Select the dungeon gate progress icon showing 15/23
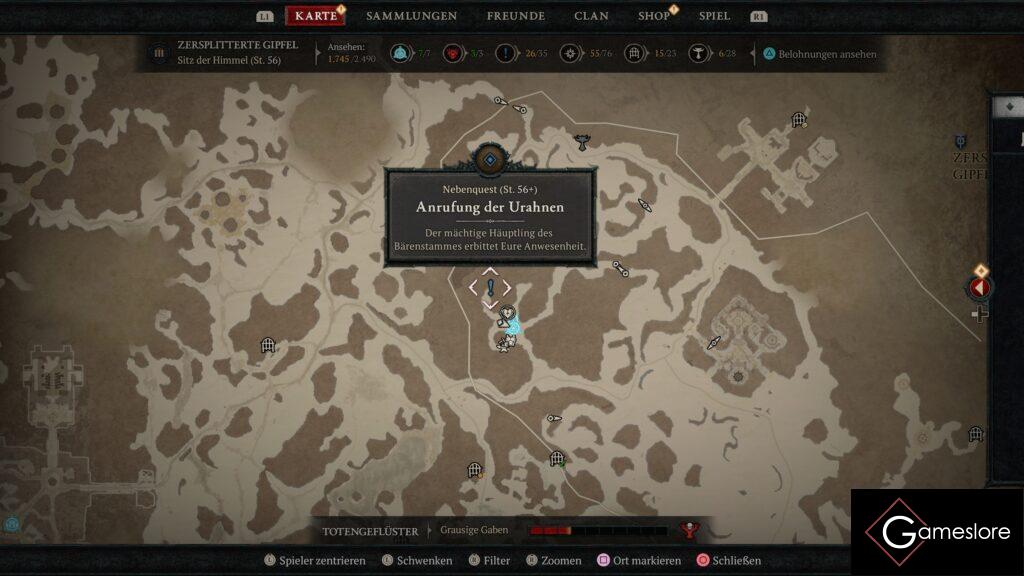Screen dimensions: 1024x576 coord(634,53)
